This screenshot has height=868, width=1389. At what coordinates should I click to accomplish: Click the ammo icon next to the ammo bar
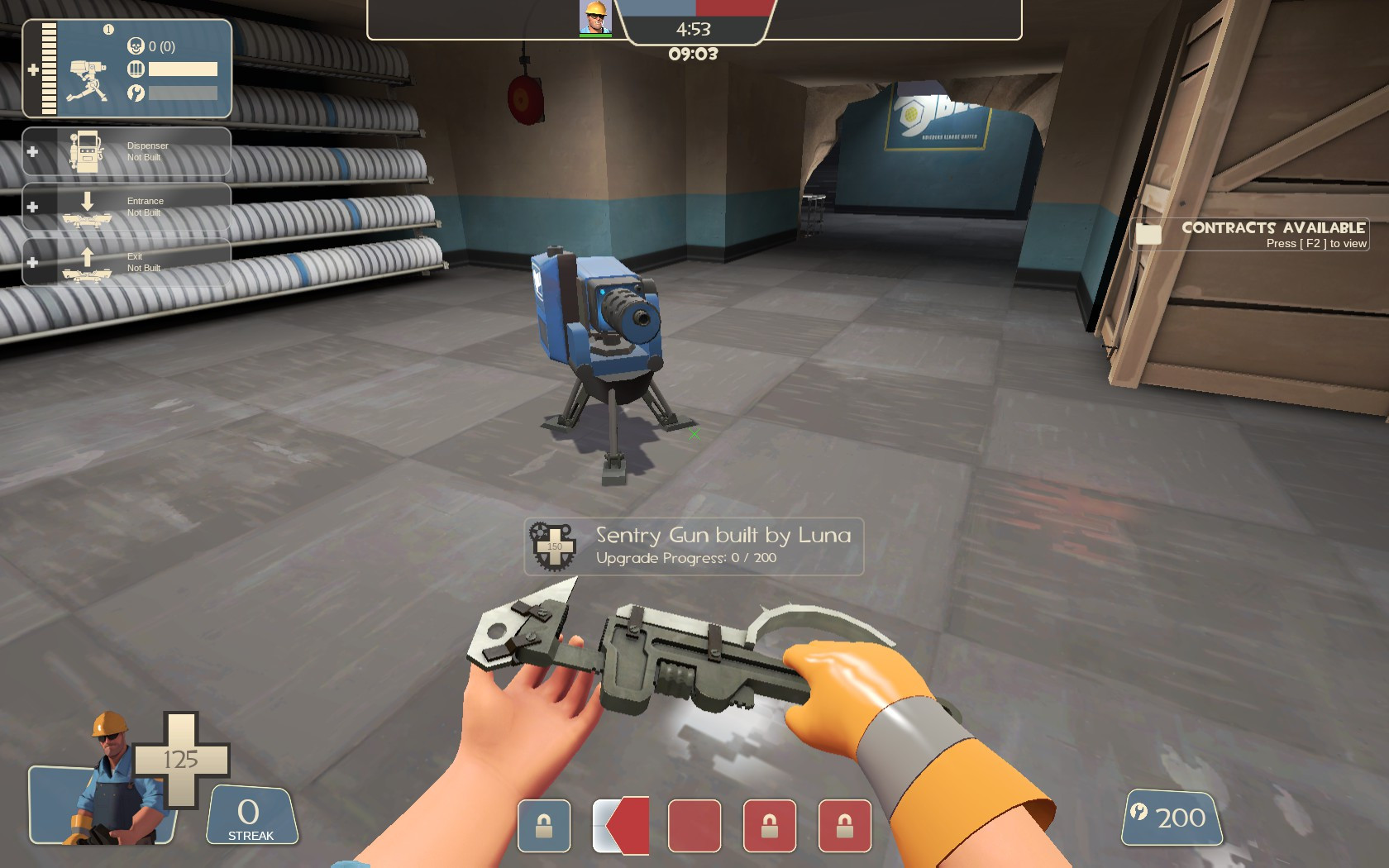click(137, 69)
